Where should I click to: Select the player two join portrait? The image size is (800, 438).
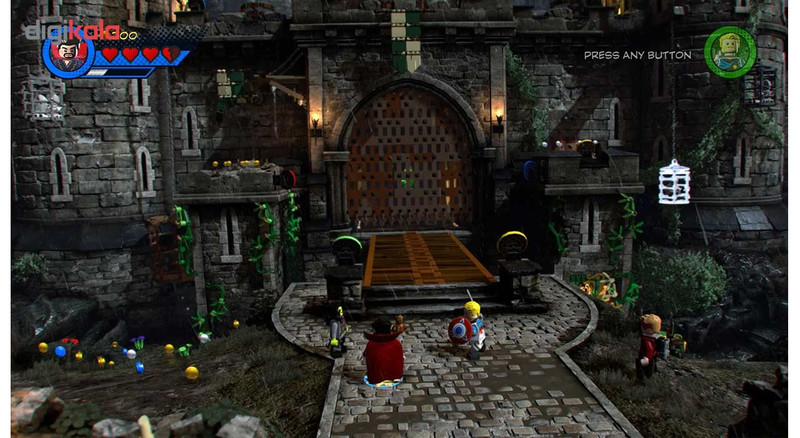point(729,52)
